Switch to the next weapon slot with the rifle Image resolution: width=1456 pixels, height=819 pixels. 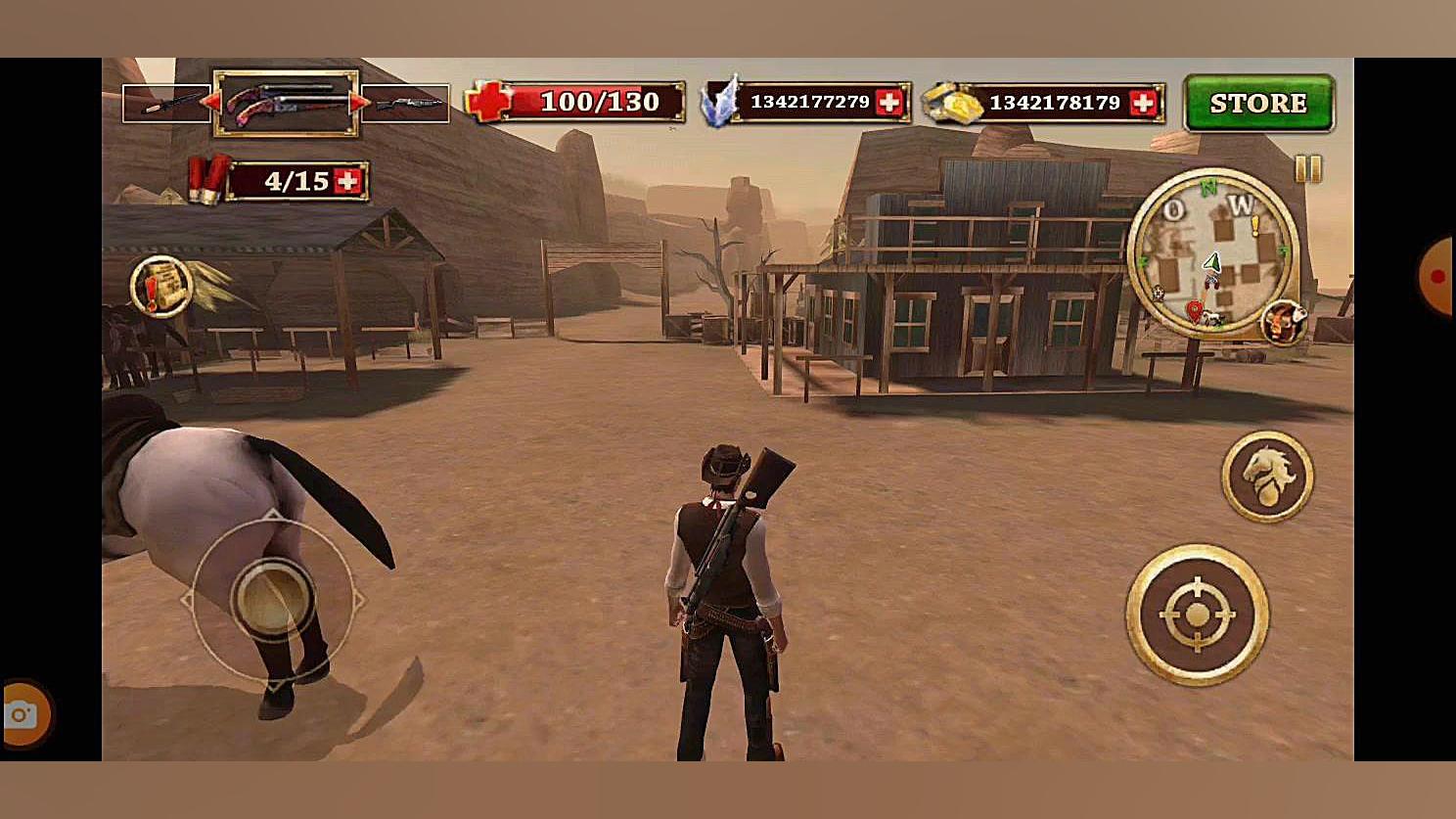(x=406, y=104)
